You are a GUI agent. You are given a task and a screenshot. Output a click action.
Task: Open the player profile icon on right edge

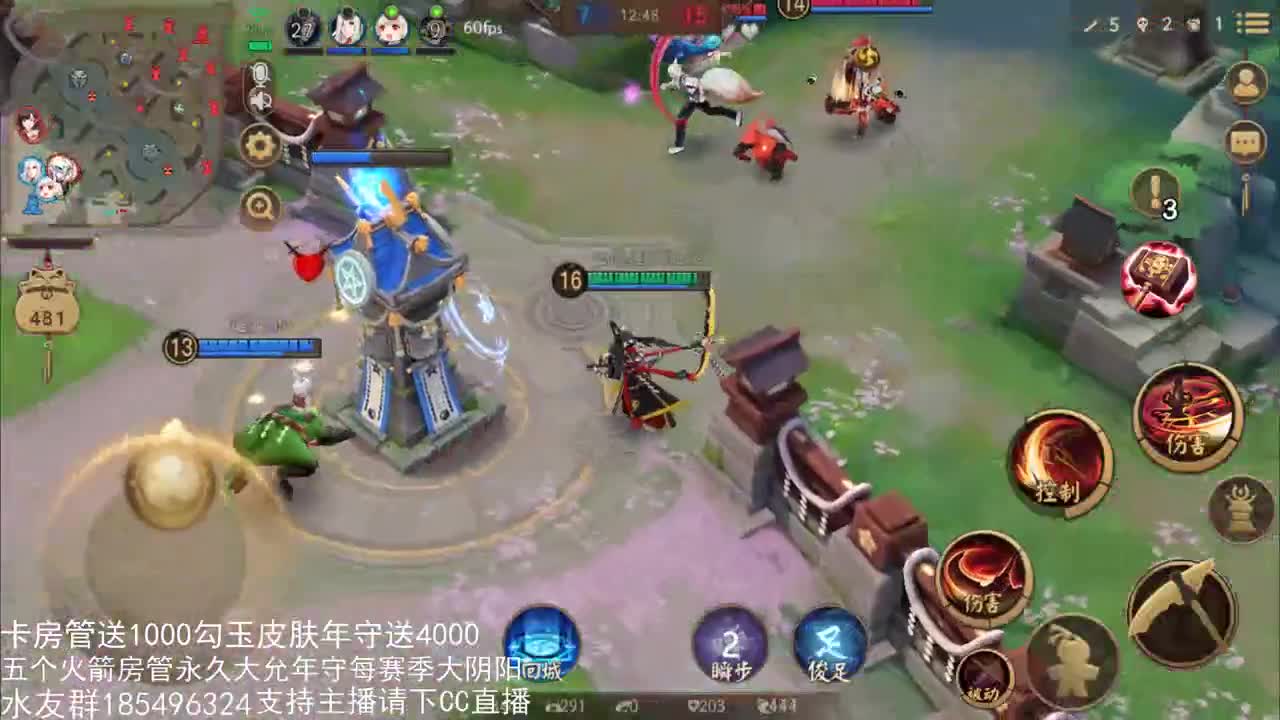1244,82
